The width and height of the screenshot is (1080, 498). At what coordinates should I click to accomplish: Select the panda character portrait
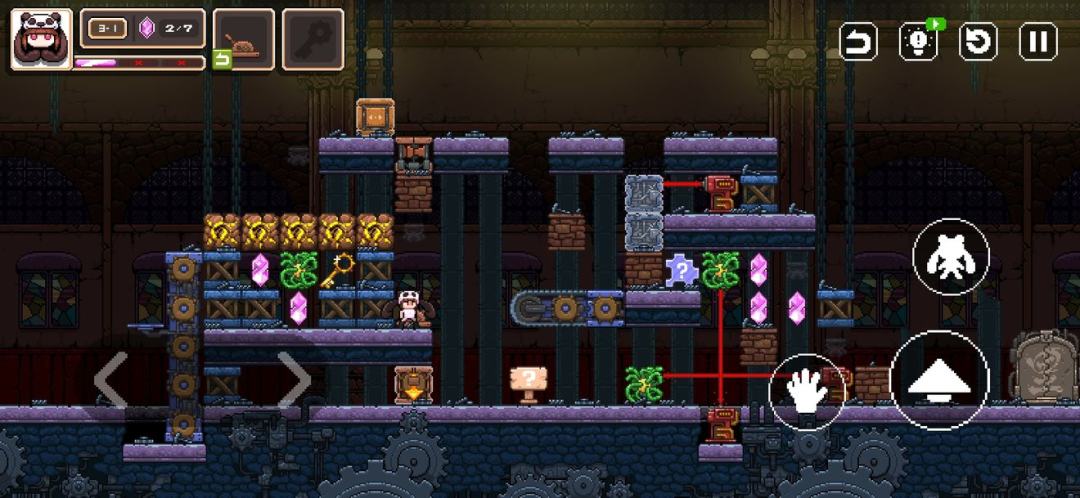(x=41, y=39)
